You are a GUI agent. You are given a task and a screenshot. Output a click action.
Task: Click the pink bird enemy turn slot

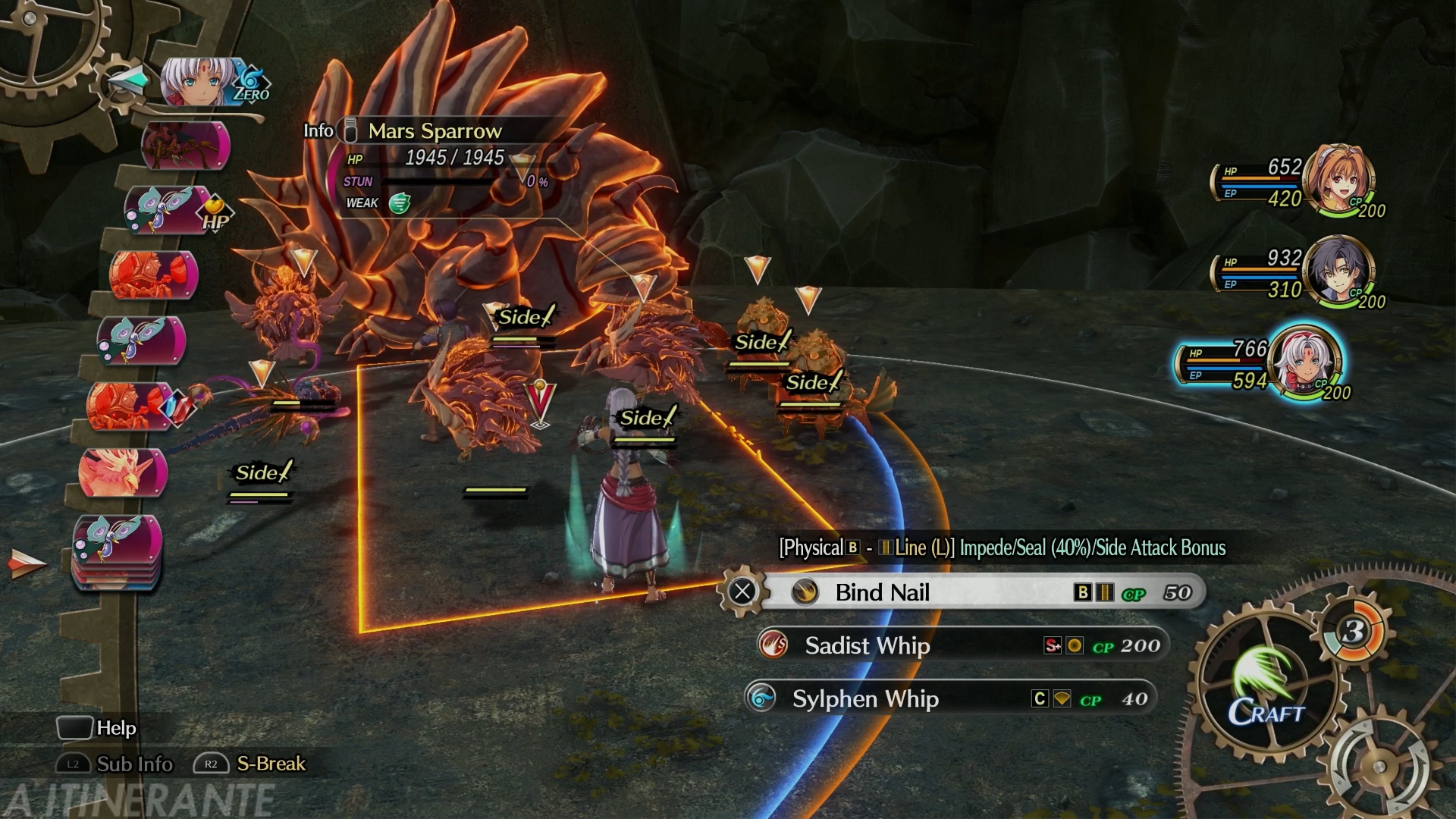(x=121, y=472)
